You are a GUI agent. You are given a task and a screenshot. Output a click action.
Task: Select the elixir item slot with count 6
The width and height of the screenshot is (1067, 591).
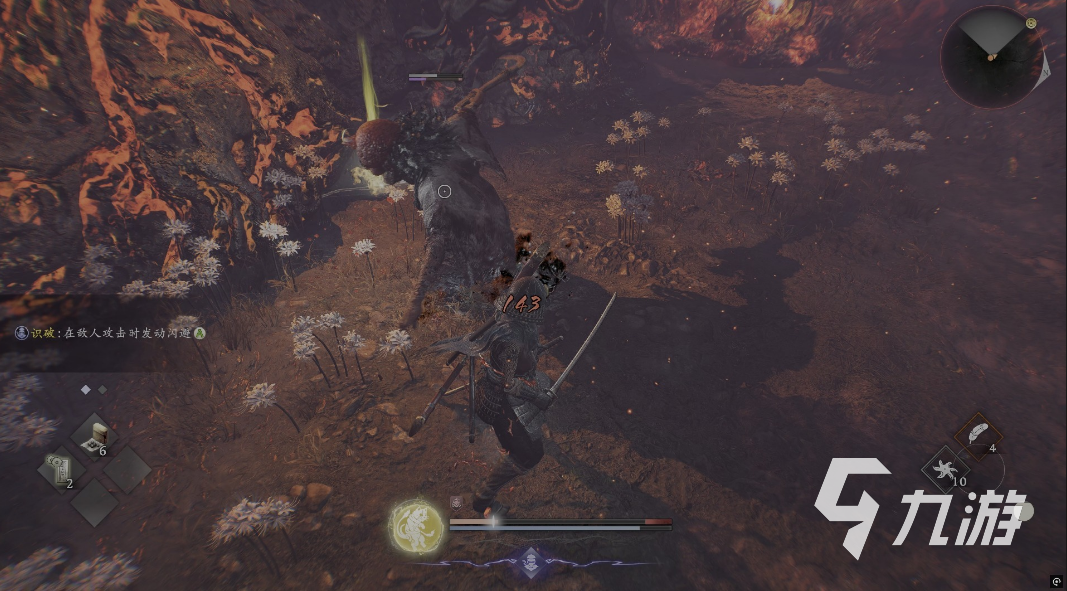[x=96, y=437]
